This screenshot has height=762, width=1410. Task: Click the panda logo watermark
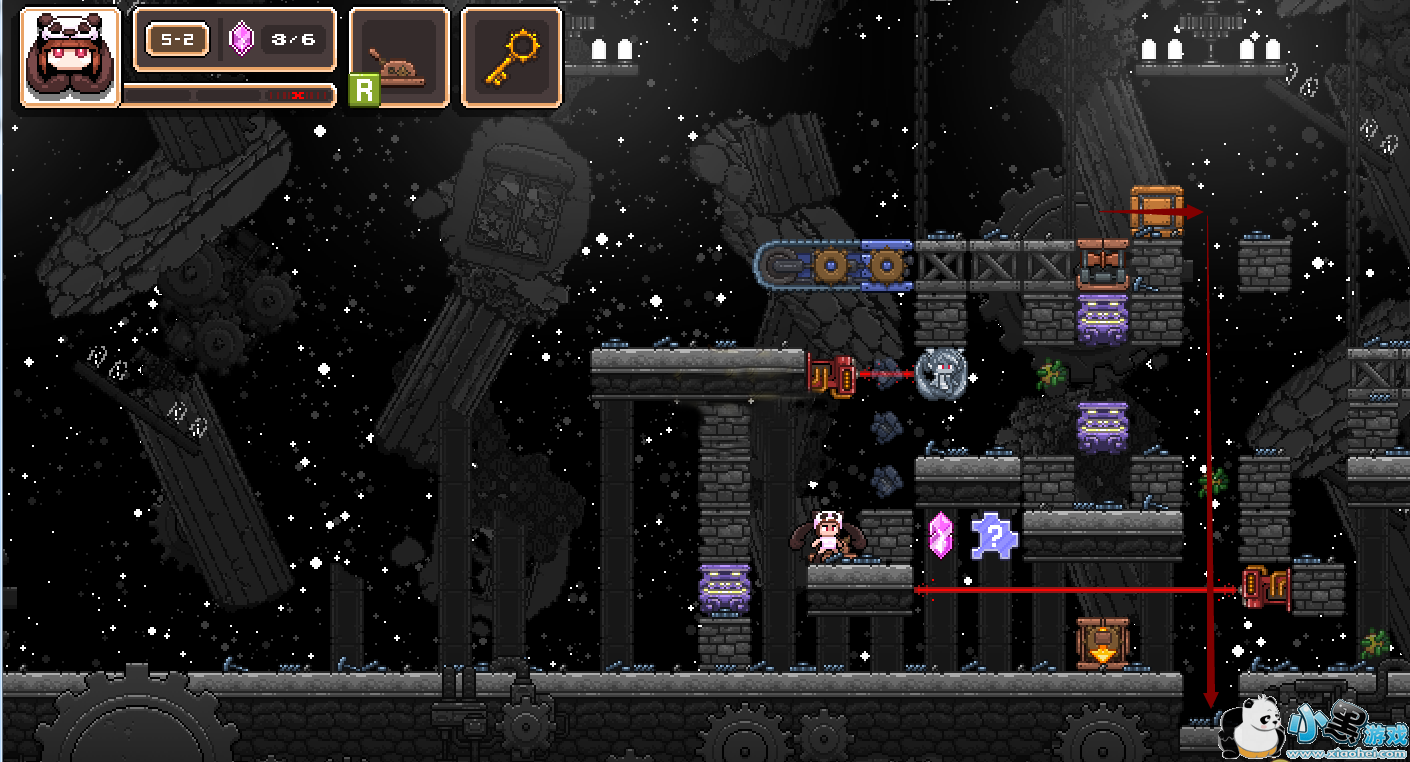coord(1260,728)
